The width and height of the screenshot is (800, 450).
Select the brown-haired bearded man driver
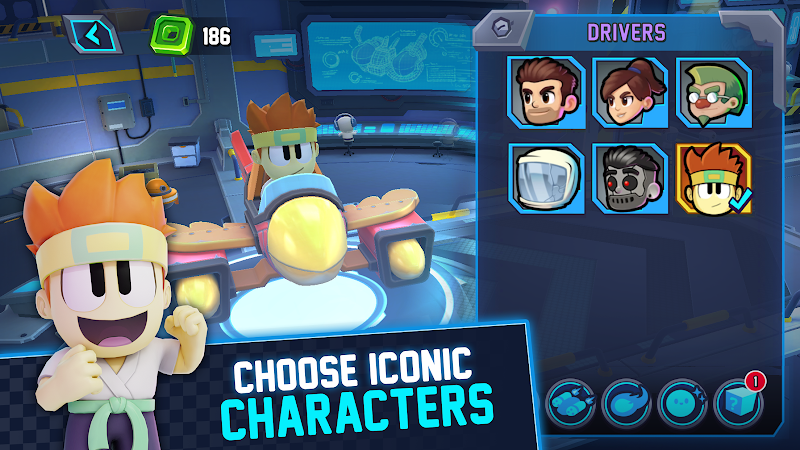coord(544,93)
